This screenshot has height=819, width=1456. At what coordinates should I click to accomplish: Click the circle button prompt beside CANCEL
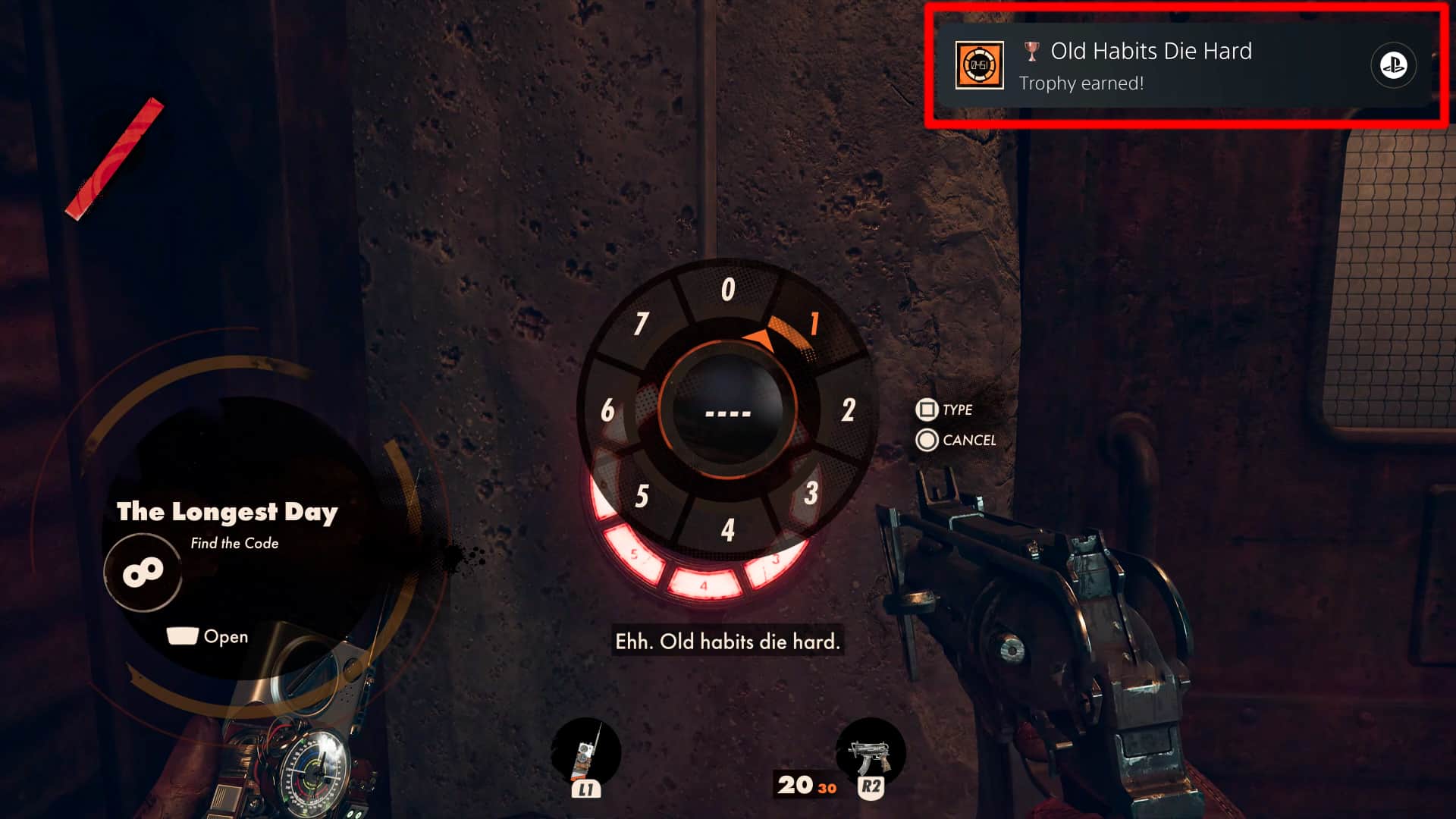coord(926,440)
